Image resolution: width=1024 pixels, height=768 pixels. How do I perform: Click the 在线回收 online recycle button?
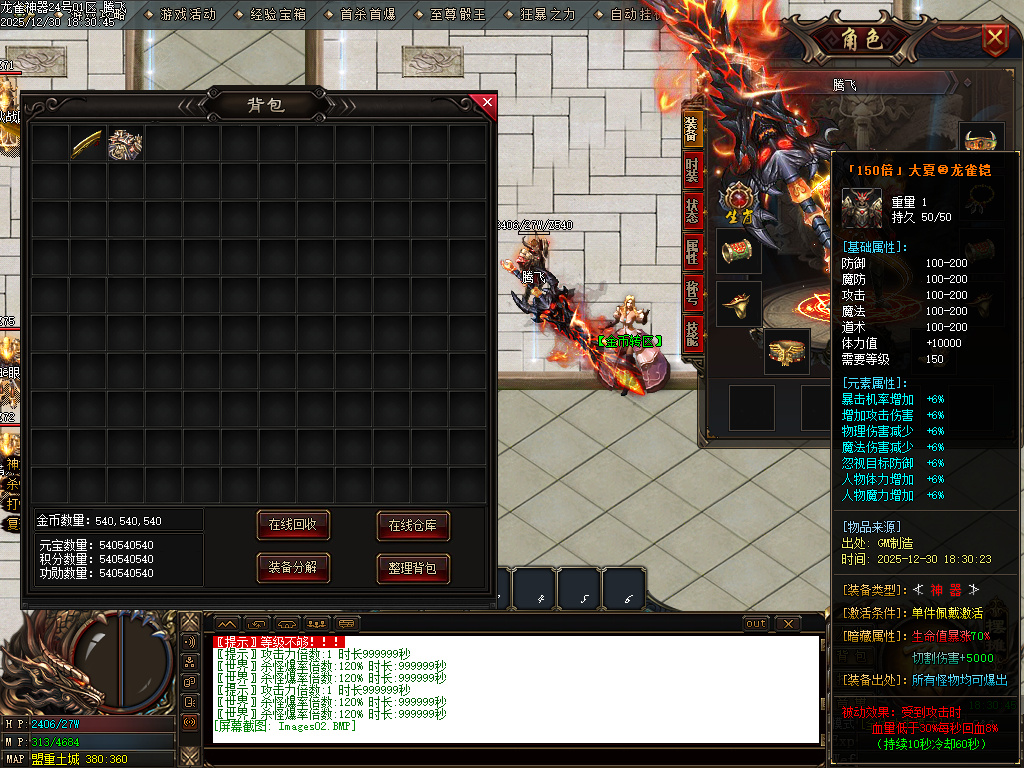tap(293, 525)
